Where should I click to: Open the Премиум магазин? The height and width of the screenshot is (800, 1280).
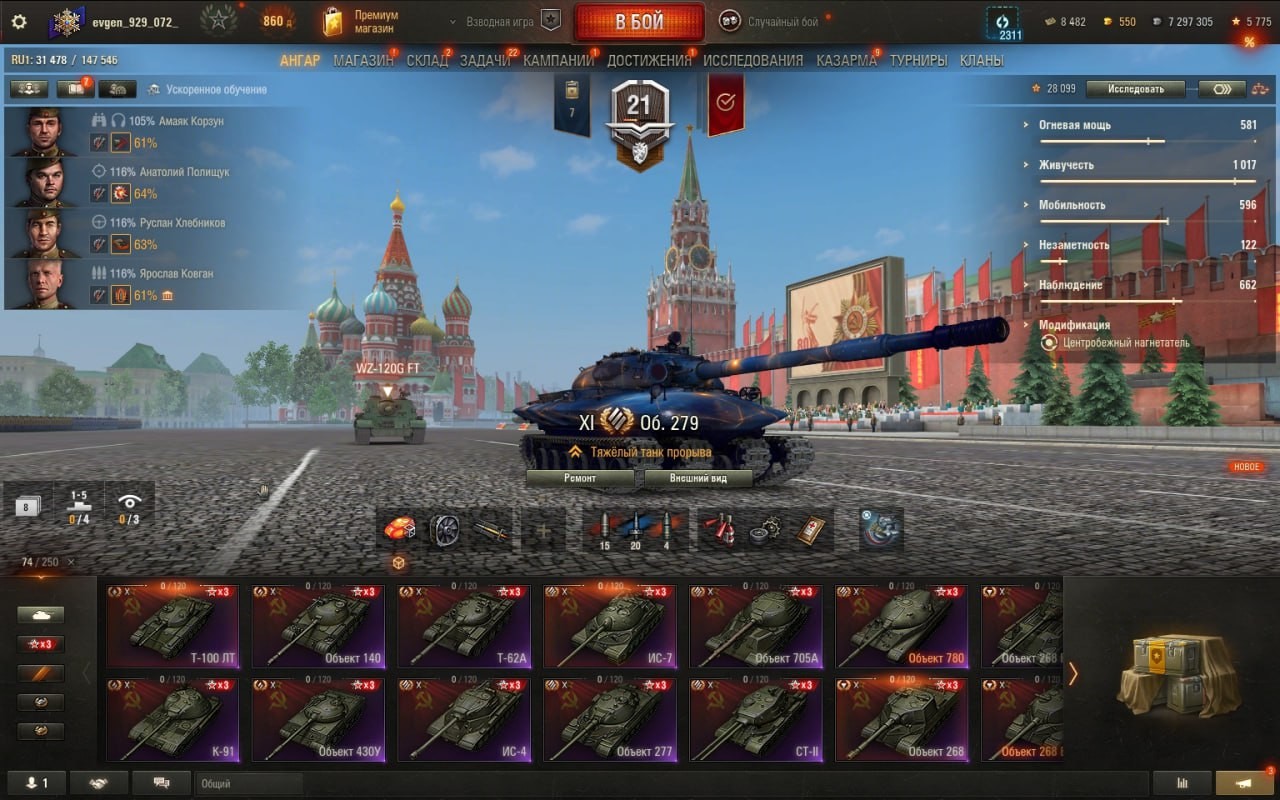coord(361,22)
